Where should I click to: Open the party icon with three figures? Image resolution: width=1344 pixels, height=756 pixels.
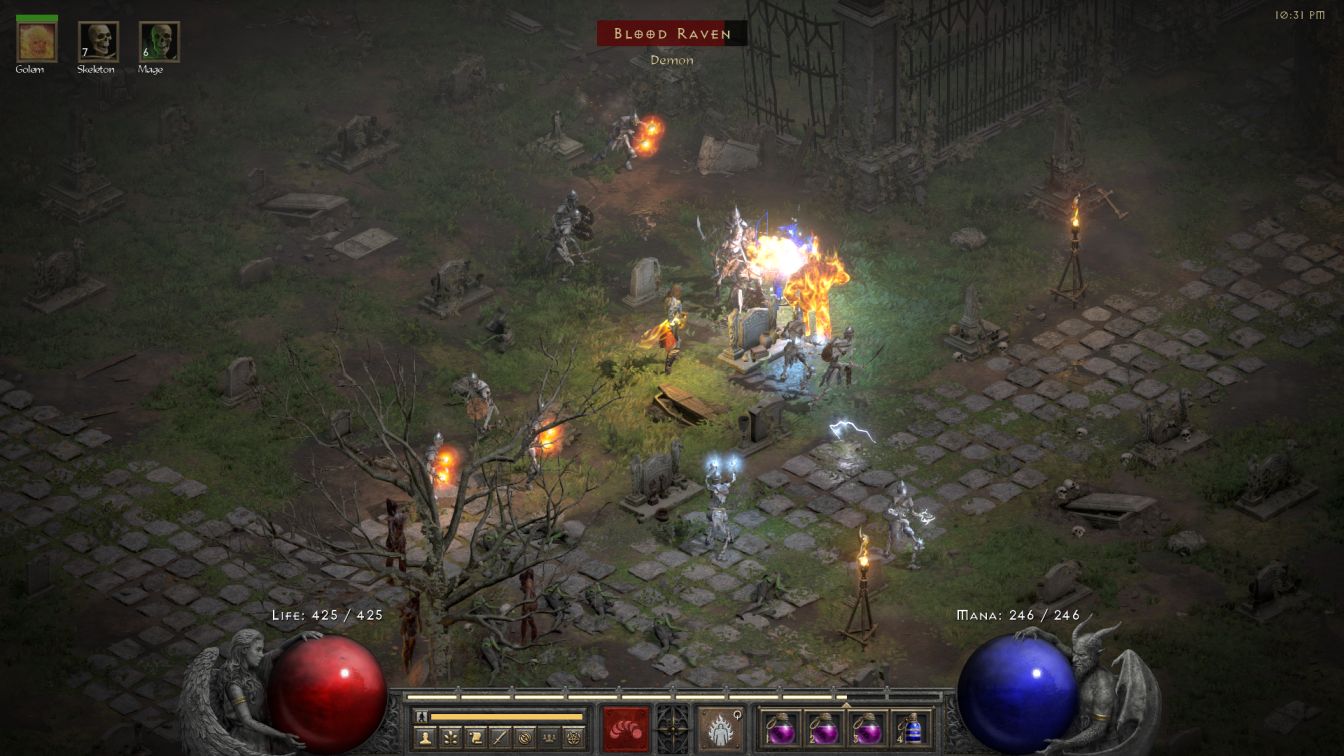point(548,738)
